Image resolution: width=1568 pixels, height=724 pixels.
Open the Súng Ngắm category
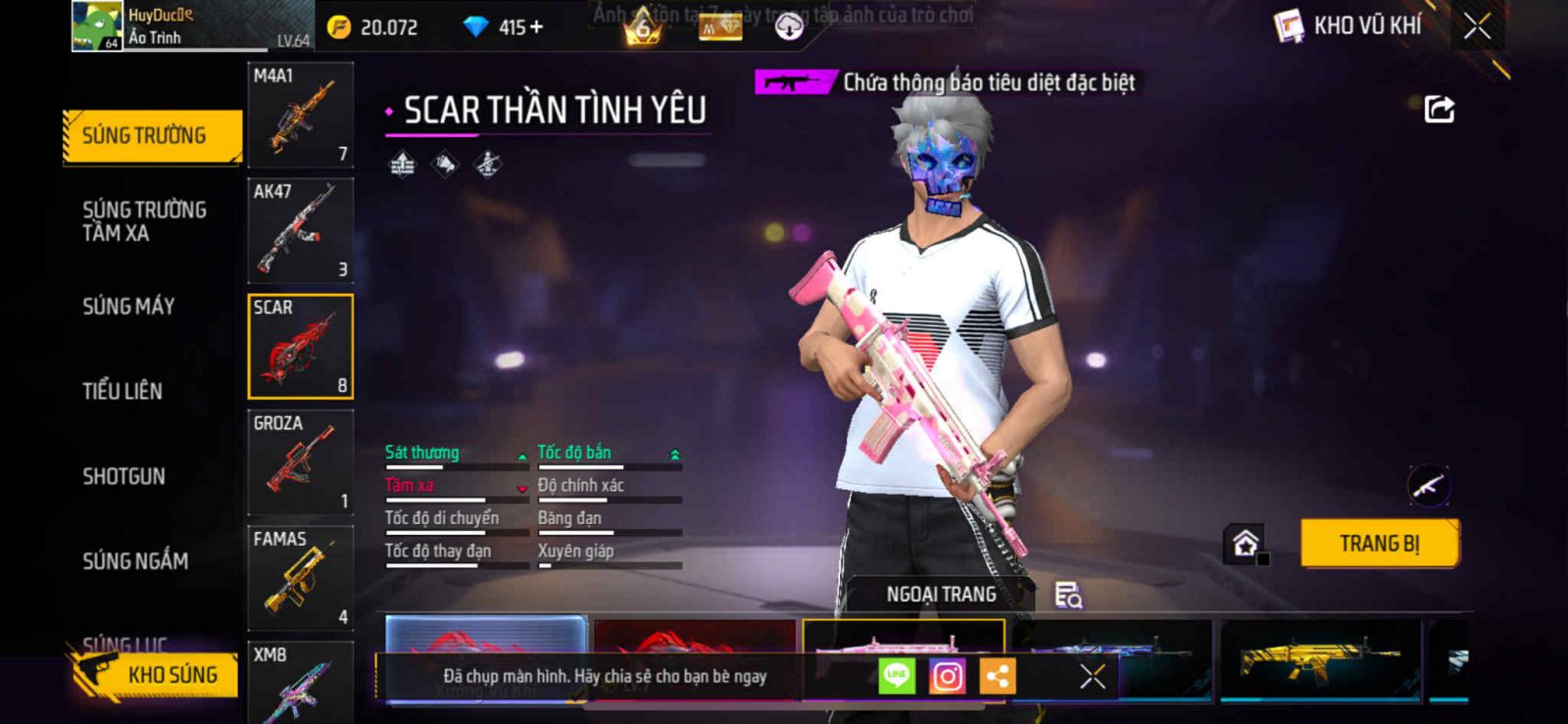(135, 561)
